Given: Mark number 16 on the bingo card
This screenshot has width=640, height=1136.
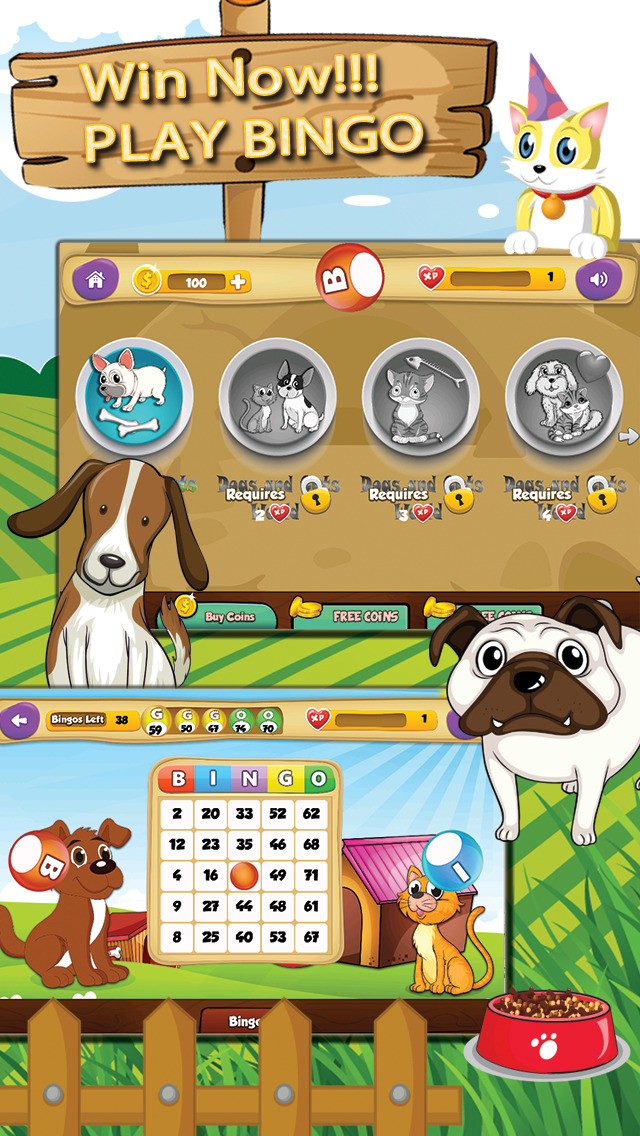Looking at the screenshot, I should point(211,876).
